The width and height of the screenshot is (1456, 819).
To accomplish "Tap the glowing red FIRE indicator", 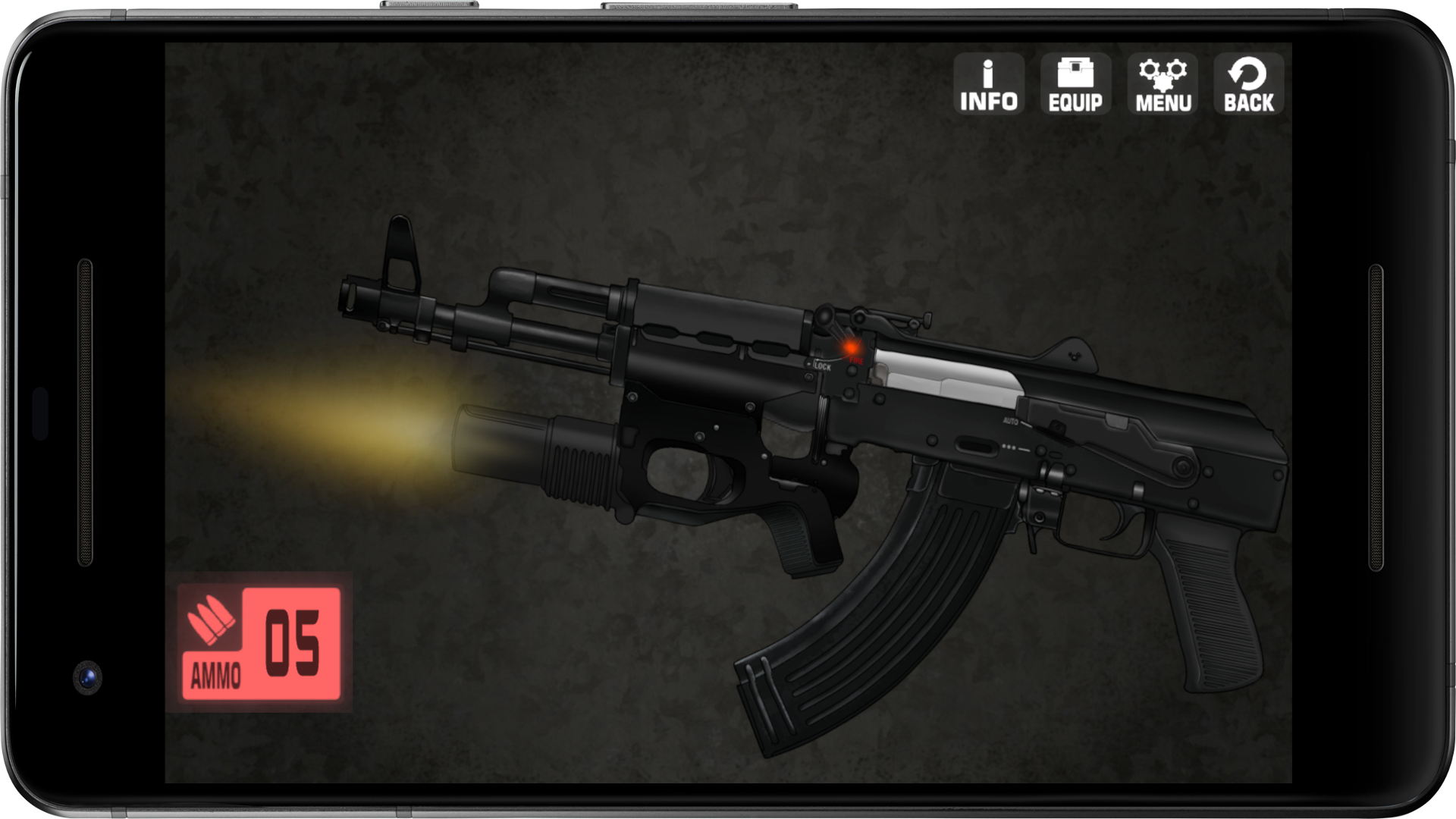I will (852, 349).
